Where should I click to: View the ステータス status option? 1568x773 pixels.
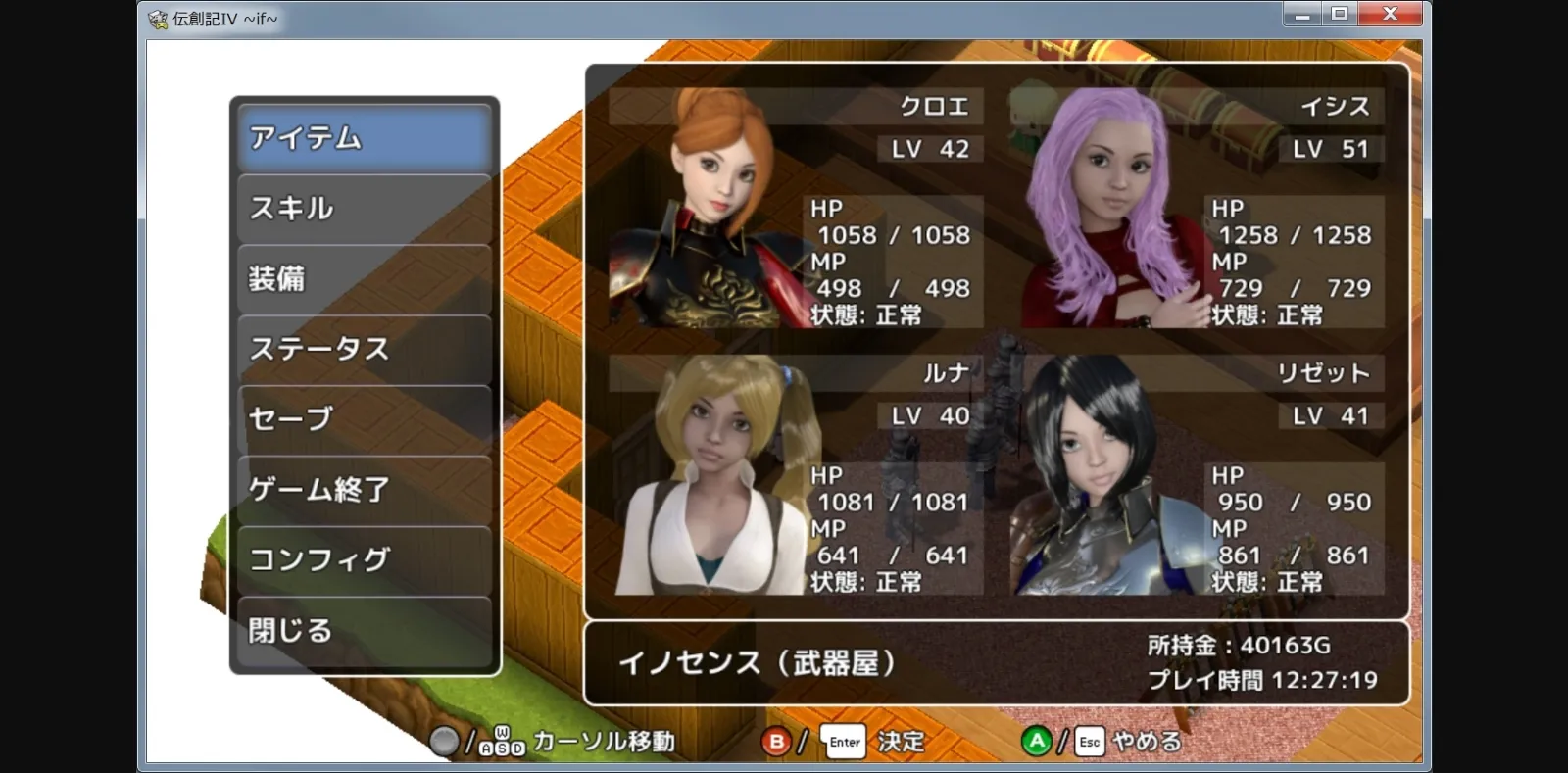coord(363,348)
